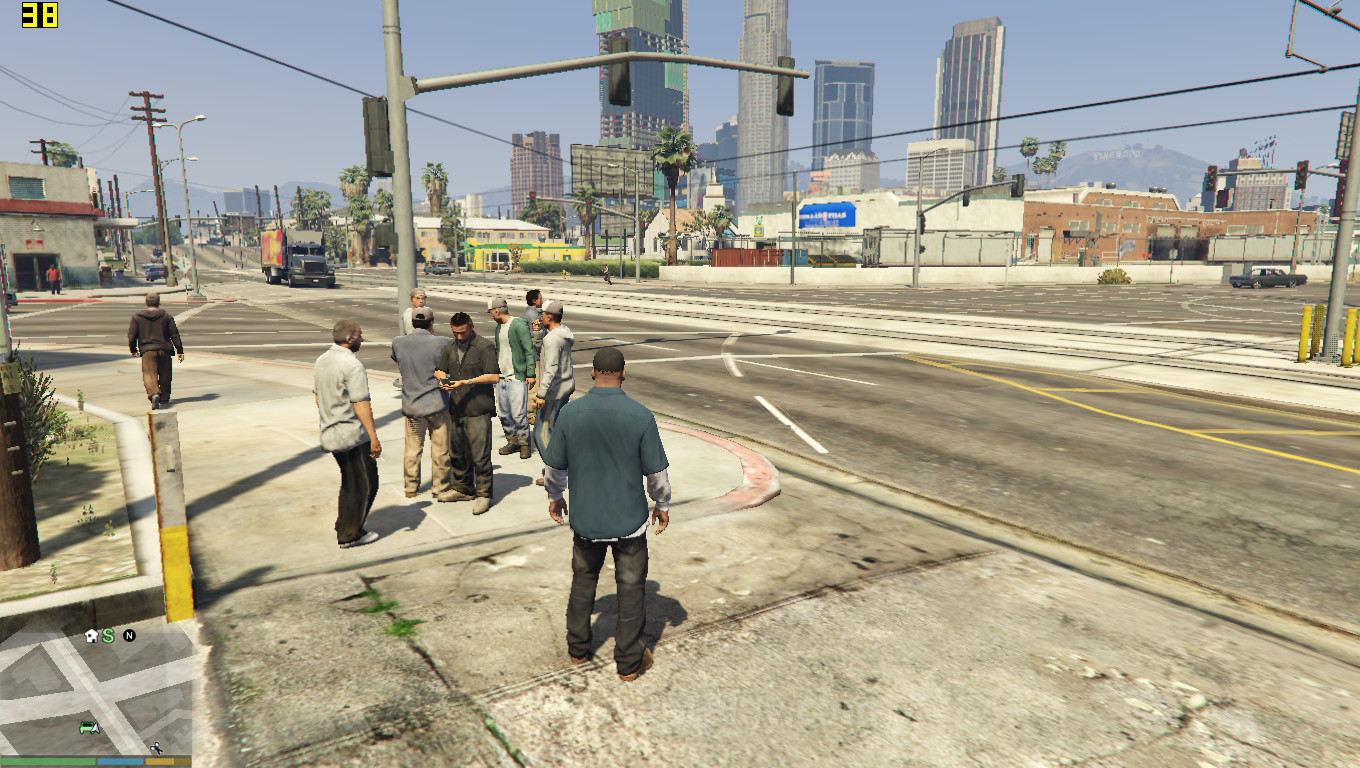Click the barber scissors blip on minimap
The width and height of the screenshot is (1360, 768).
click(156, 747)
